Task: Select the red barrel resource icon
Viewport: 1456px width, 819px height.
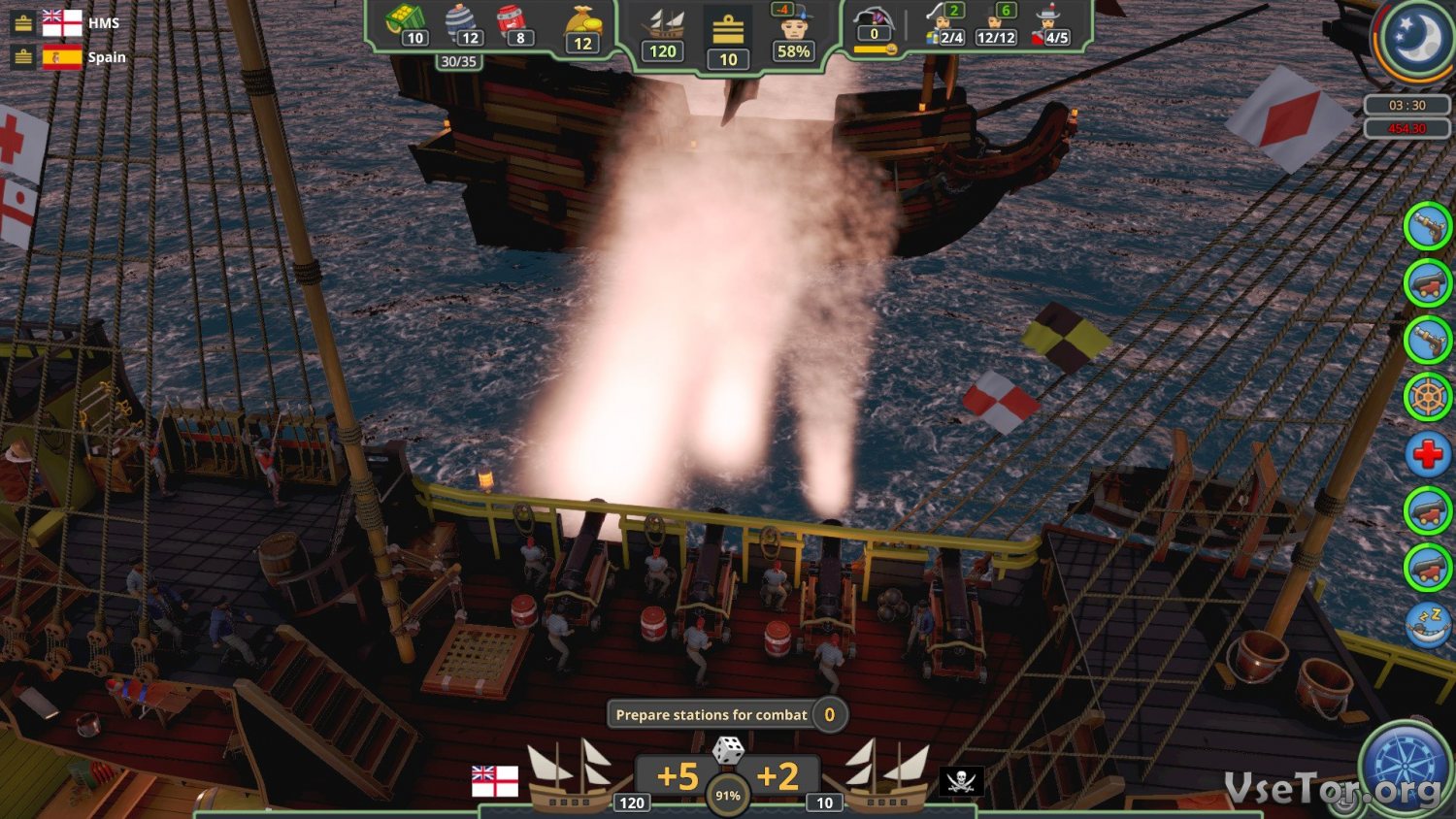Action: click(513, 20)
